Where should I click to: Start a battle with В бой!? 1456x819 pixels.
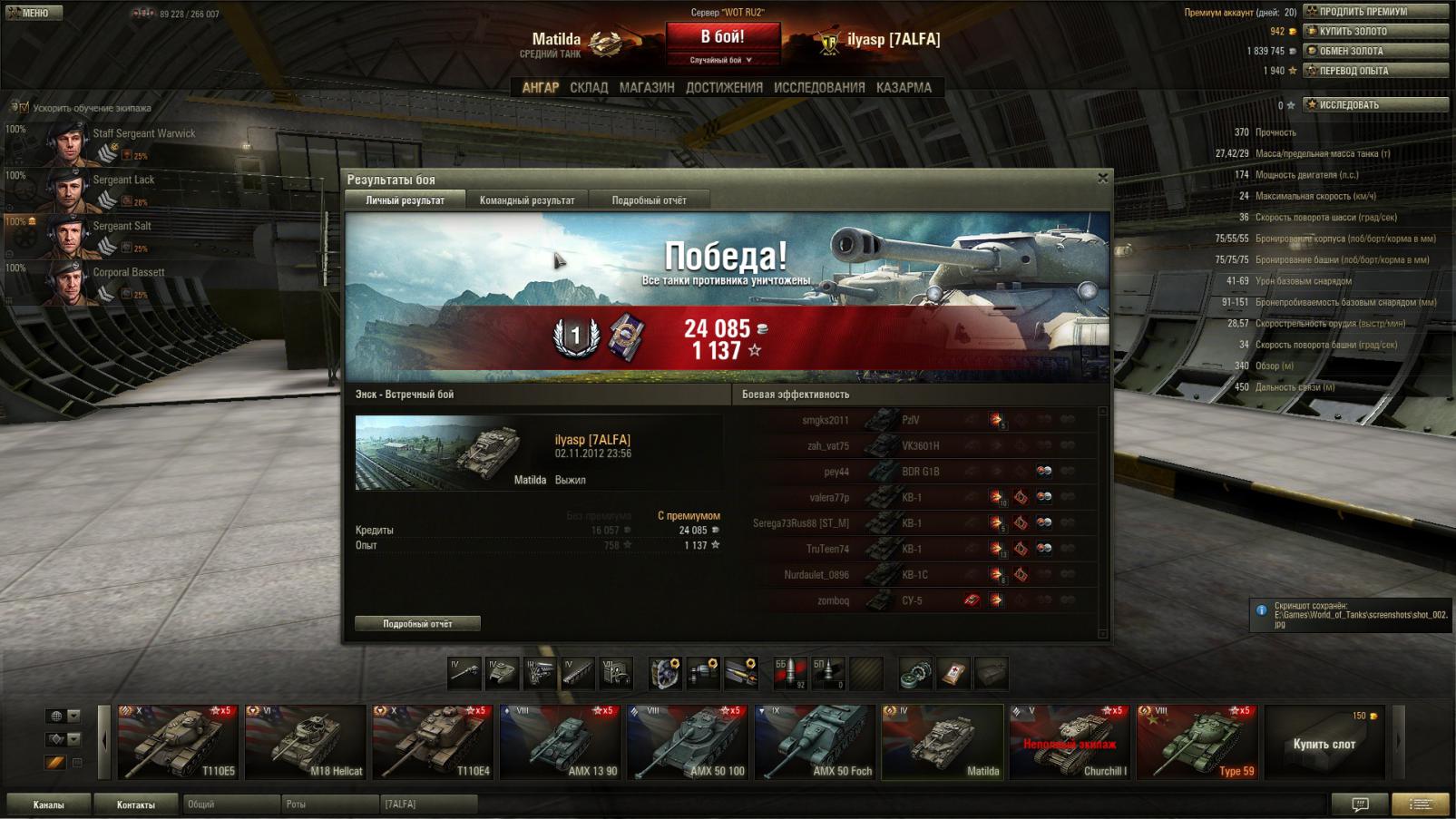(x=723, y=38)
